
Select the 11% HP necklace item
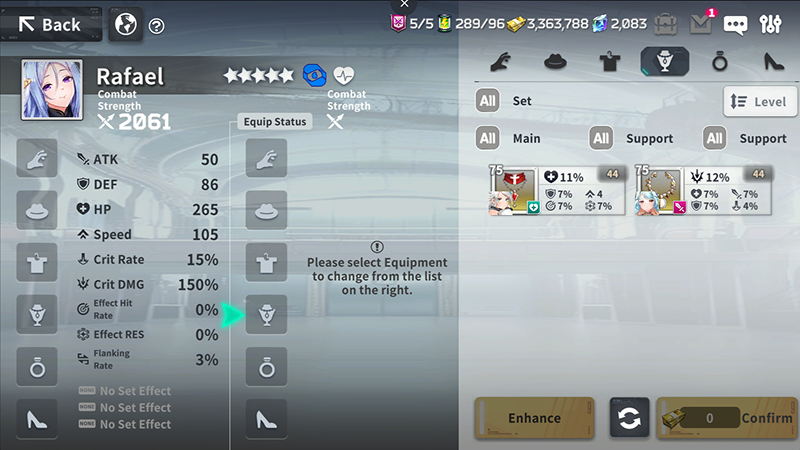pyautogui.click(x=556, y=190)
